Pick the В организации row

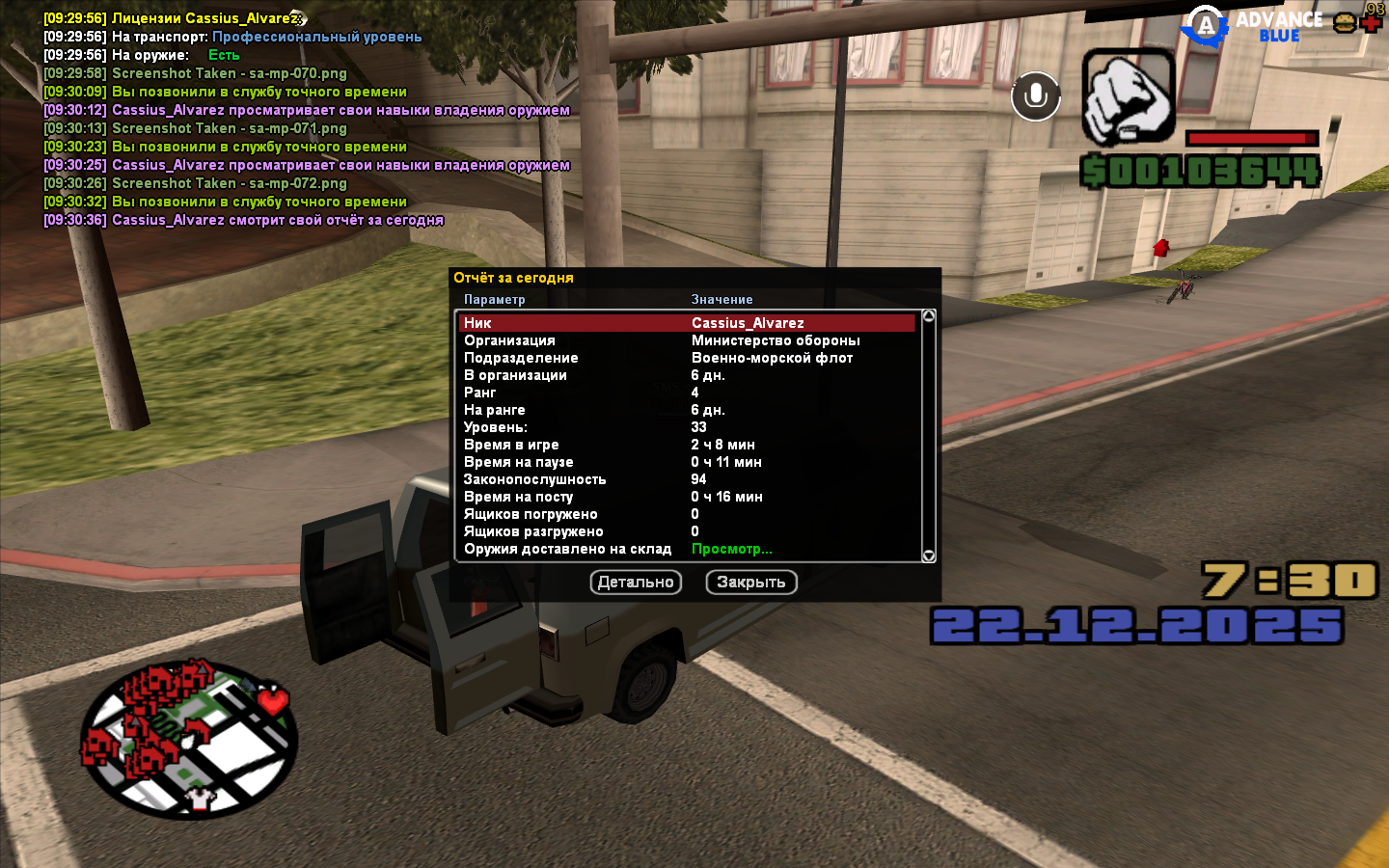687,375
